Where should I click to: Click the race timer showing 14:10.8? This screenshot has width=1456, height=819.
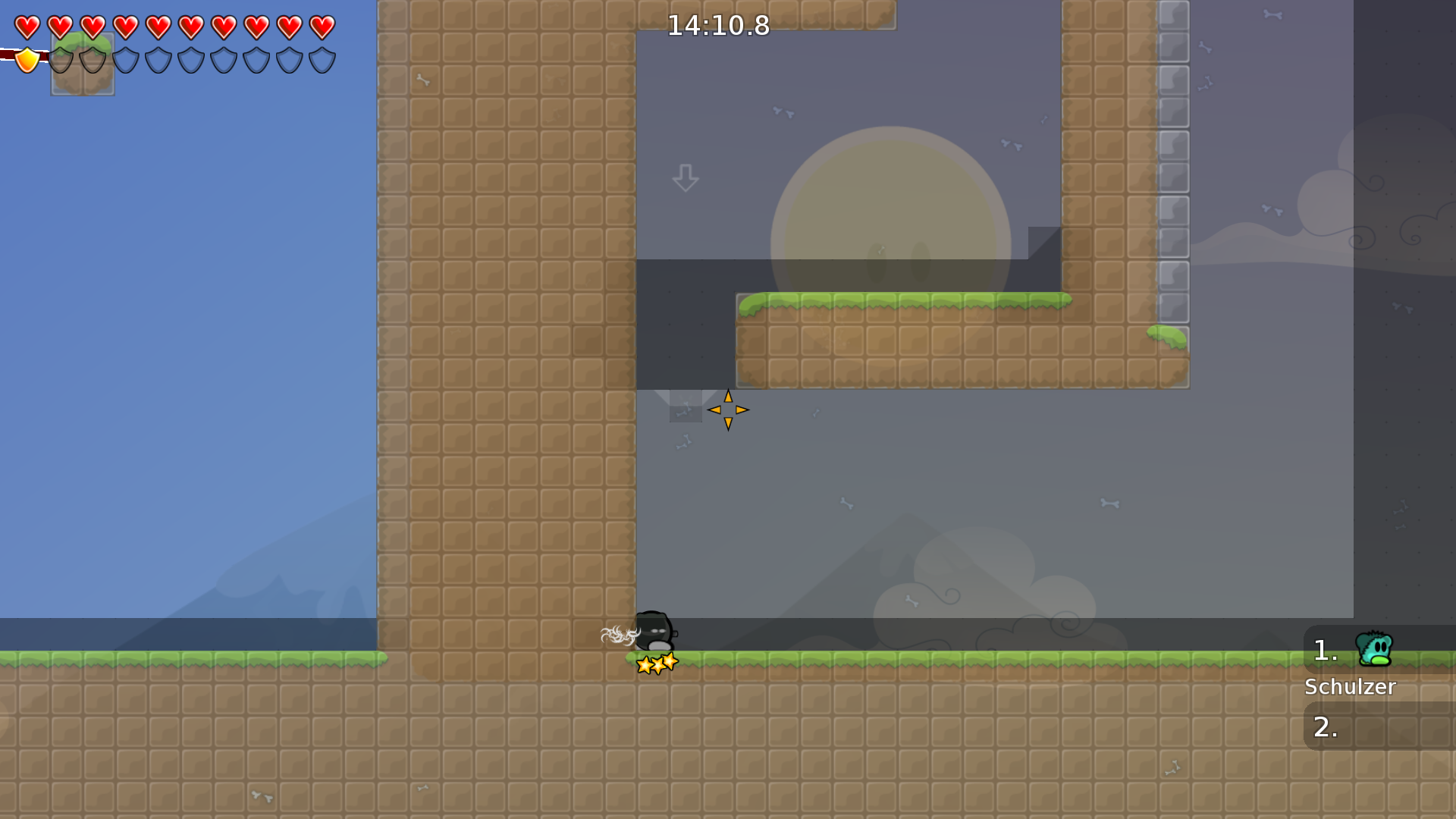pos(717,25)
